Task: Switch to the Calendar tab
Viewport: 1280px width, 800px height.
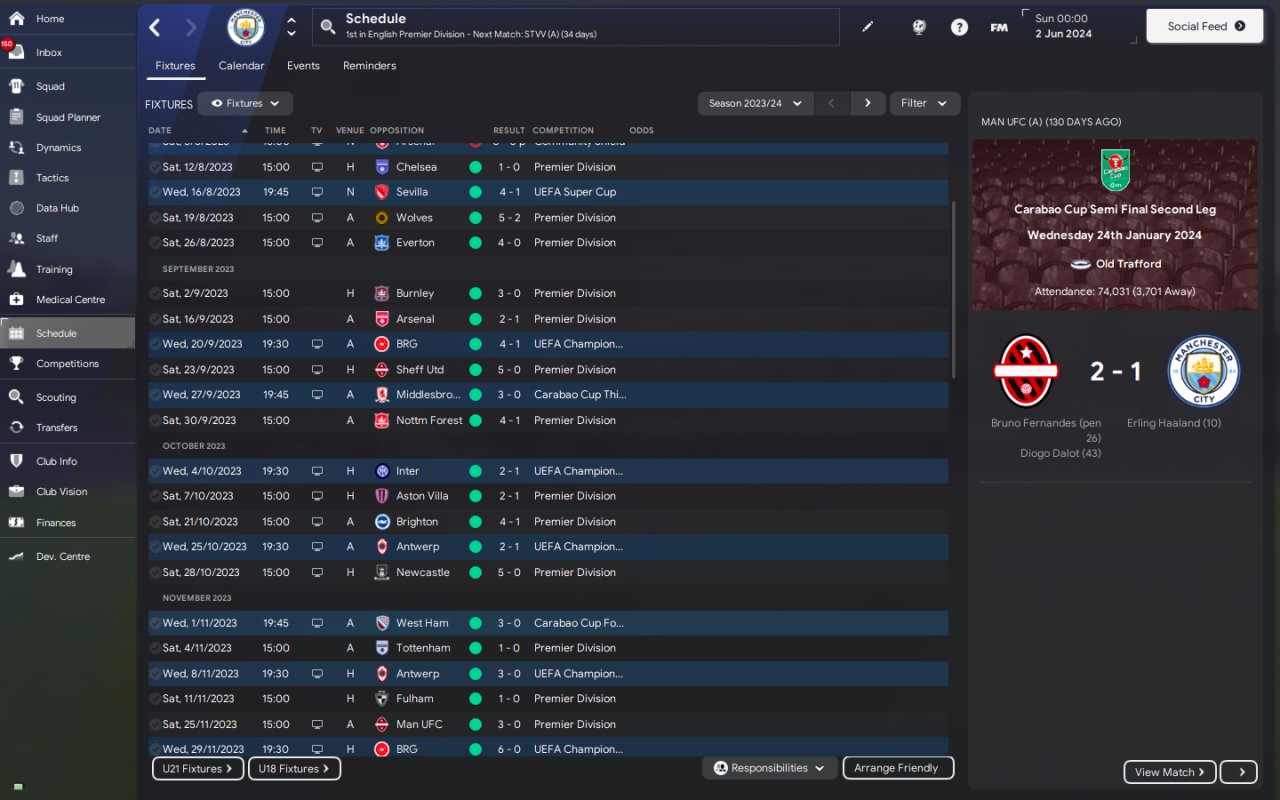Action: [x=241, y=66]
